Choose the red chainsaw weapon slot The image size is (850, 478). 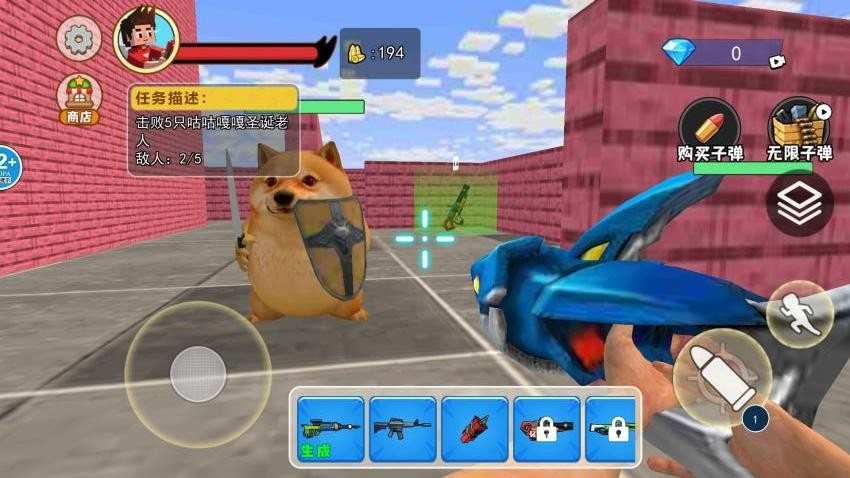tap(474, 430)
